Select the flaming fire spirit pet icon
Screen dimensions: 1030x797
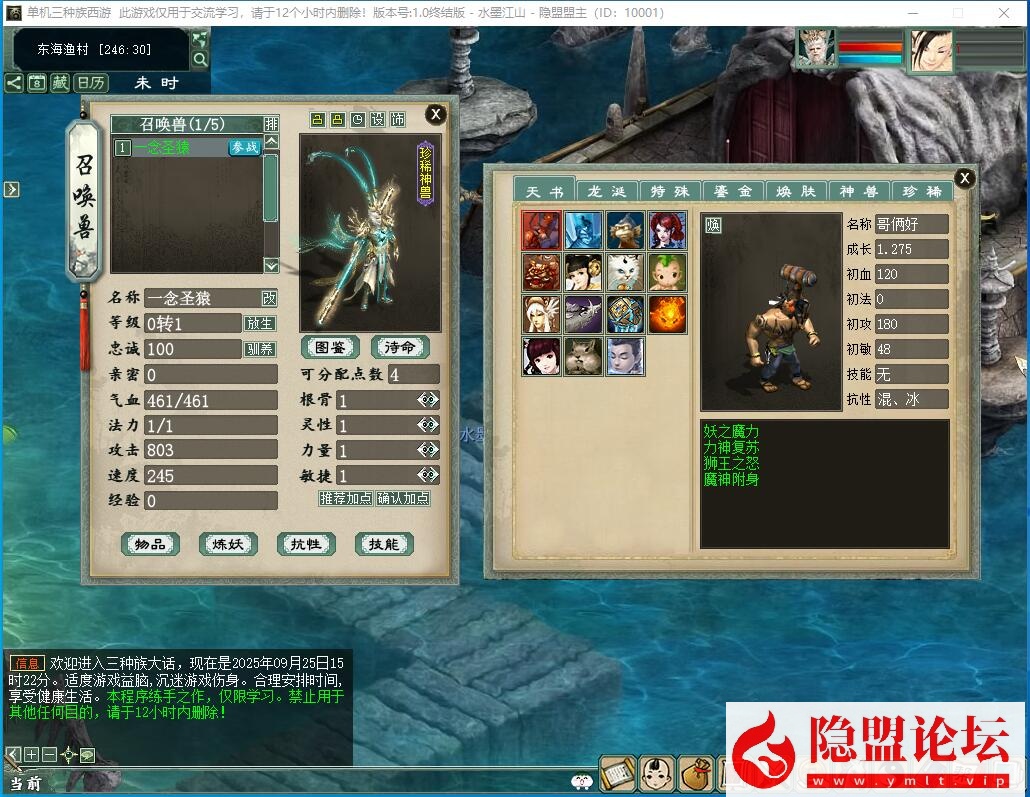[667, 314]
